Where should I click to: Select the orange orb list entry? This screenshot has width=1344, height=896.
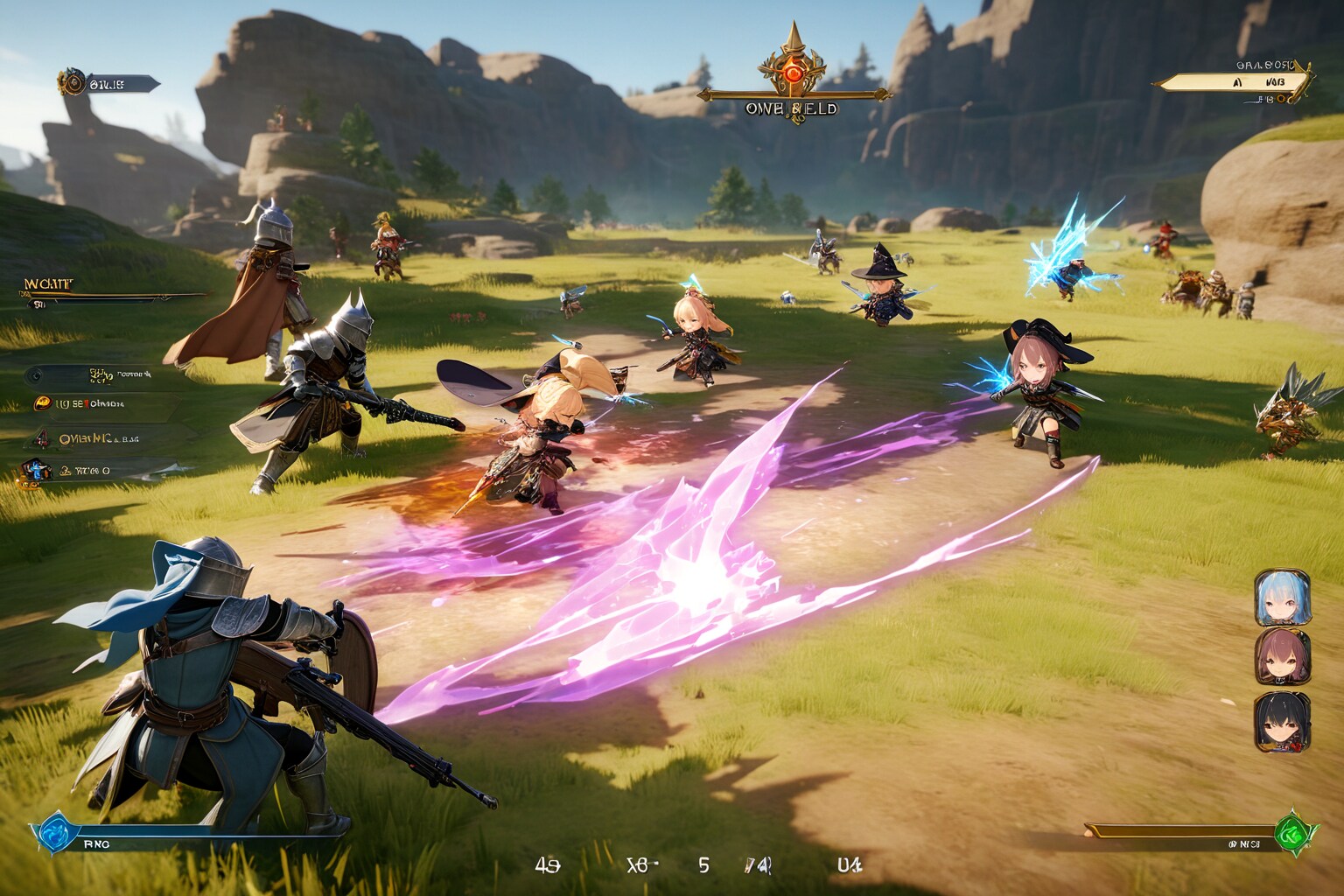coord(41,403)
